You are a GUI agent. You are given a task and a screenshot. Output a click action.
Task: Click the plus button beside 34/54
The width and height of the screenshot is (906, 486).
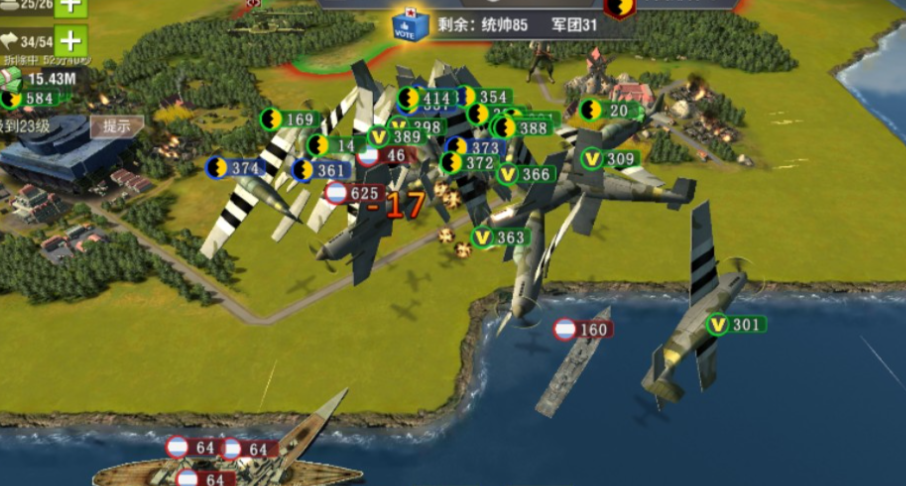69,41
